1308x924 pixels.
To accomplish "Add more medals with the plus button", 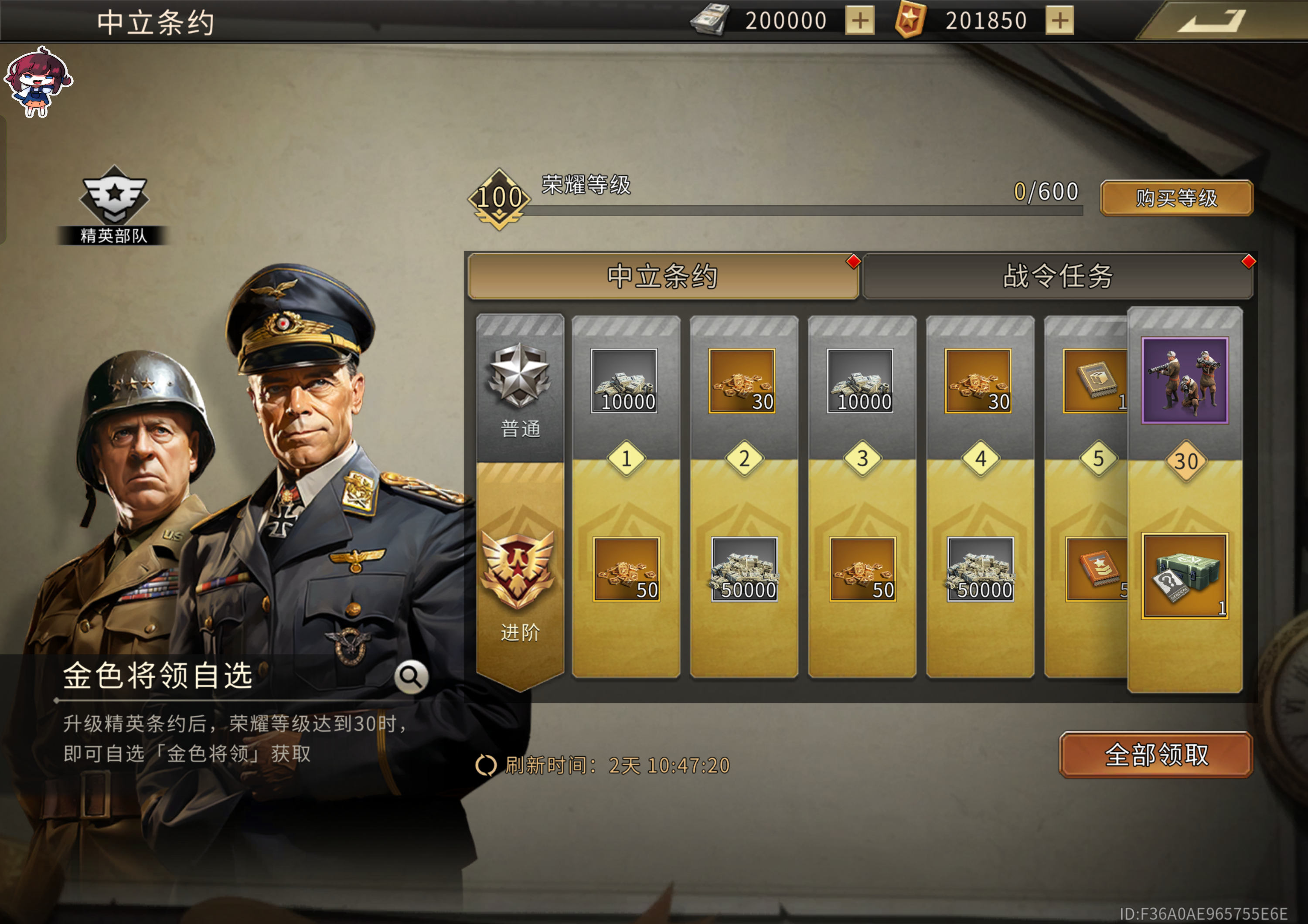I will tap(1059, 21).
